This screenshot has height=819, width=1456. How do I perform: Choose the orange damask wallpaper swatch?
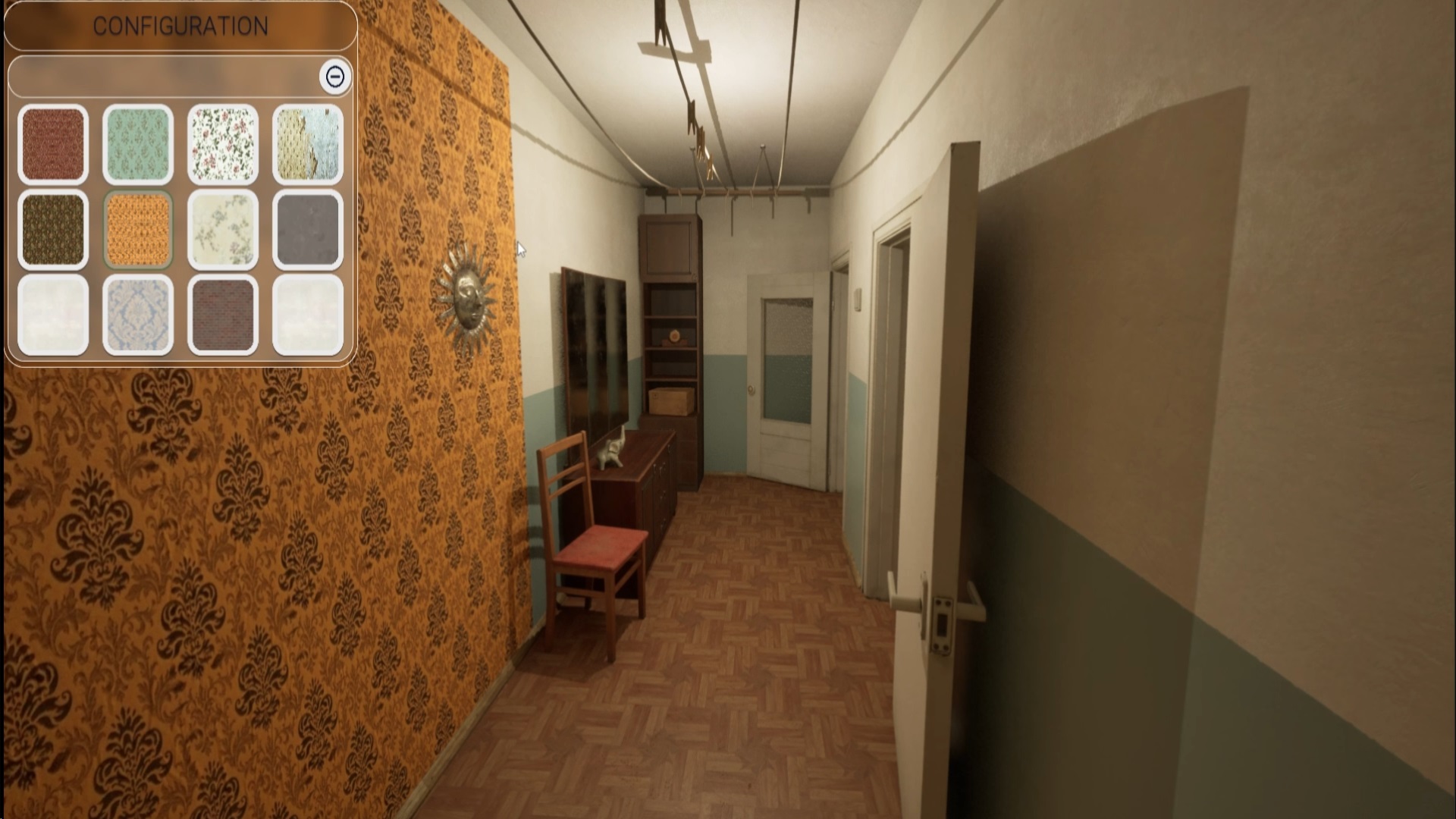[x=138, y=230]
